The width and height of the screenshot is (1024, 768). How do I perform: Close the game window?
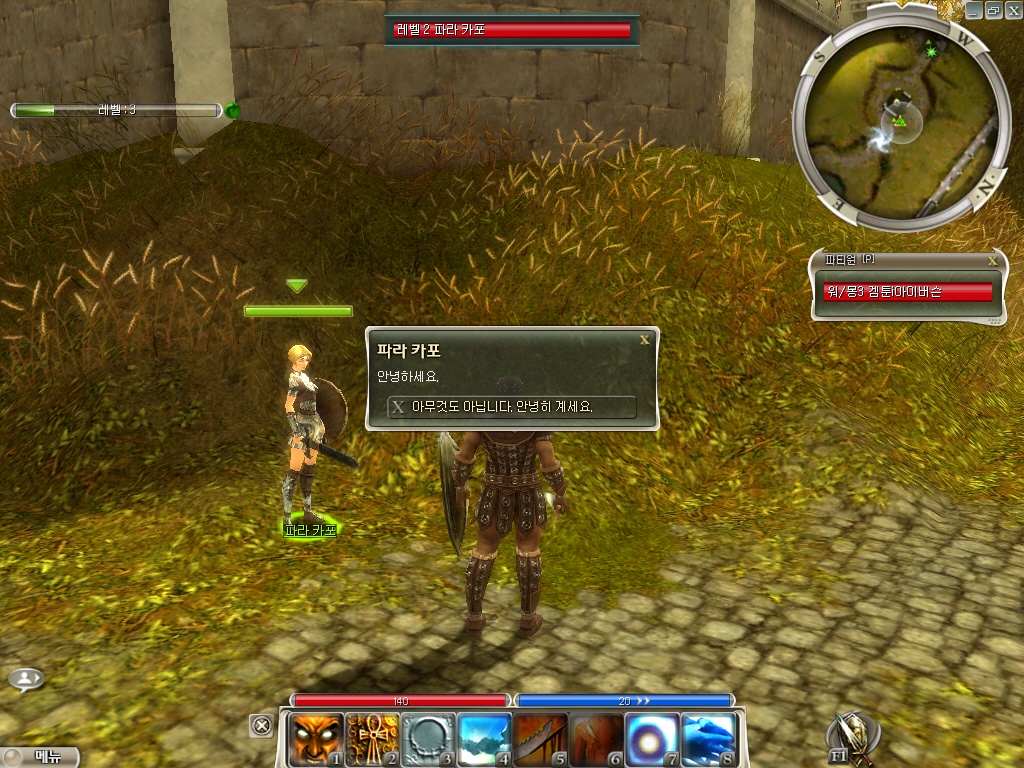coord(1014,10)
